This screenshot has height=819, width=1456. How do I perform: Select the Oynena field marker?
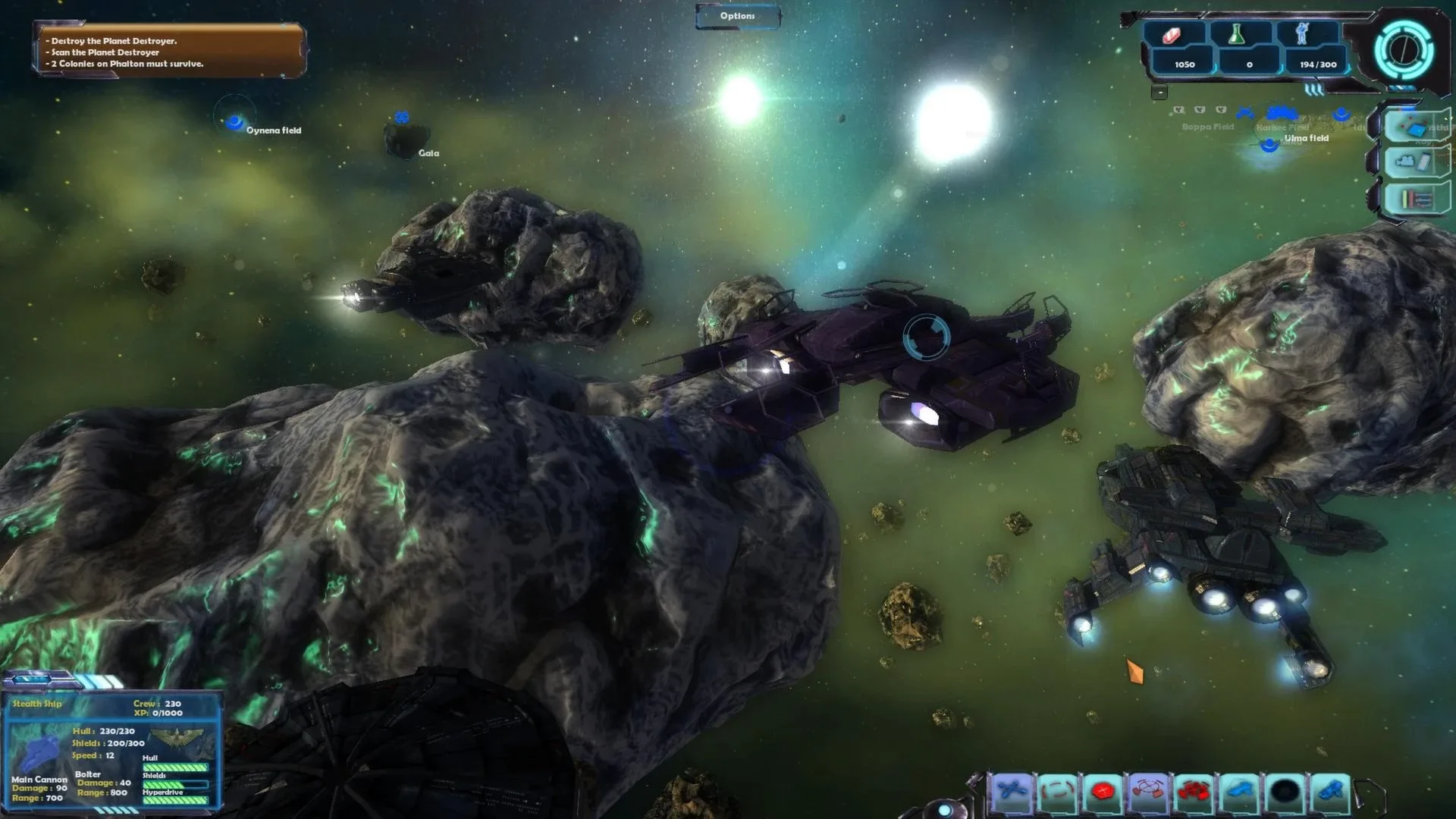pos(235,121)
